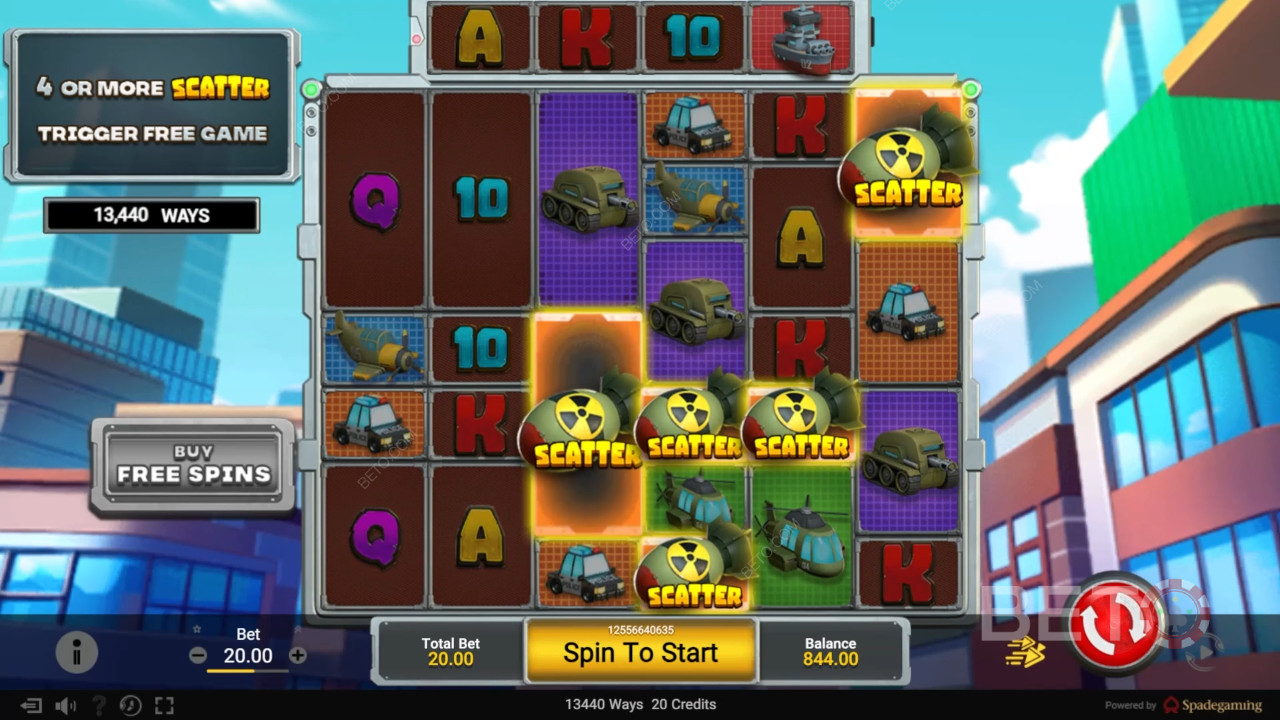
Task: Open the help question mark
Action: [98, 706]
